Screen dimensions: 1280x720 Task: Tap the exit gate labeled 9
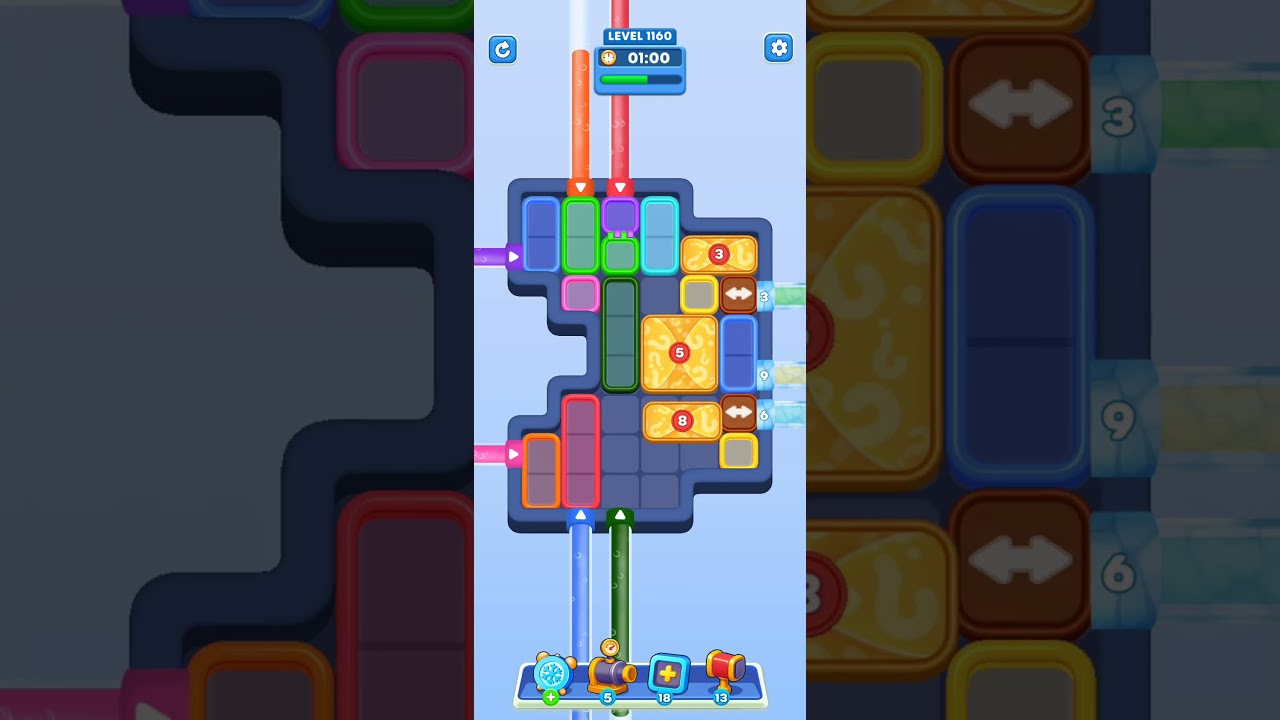(765, 375)
